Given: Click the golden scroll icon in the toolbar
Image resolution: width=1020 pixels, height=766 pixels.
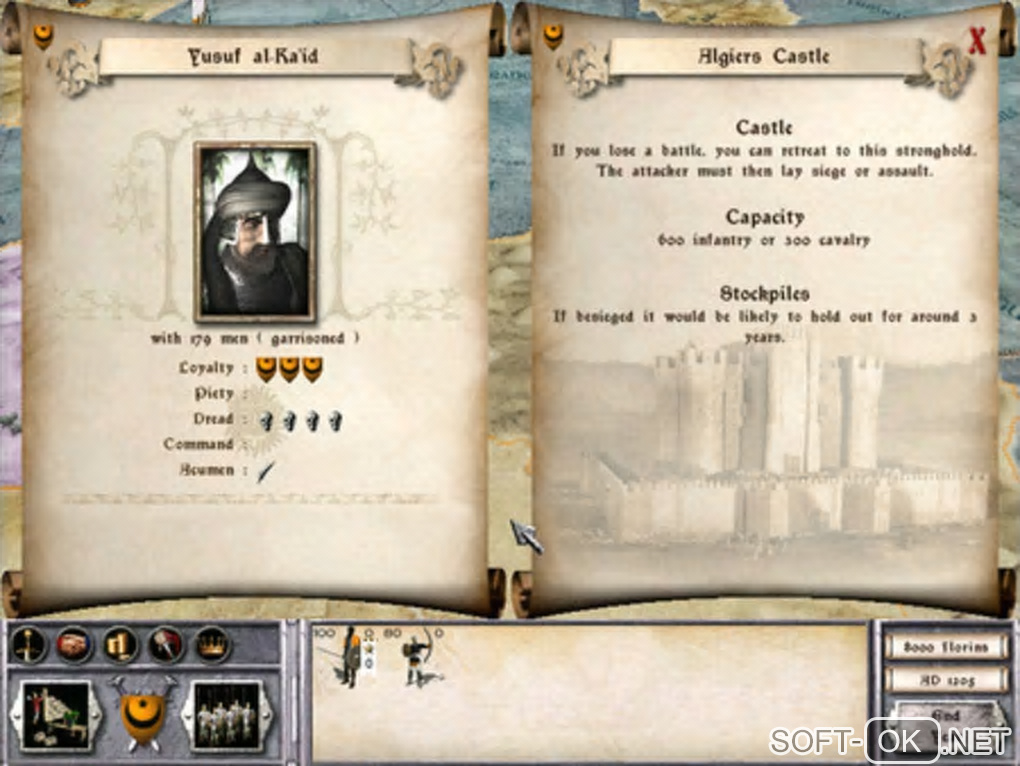Looking at the screenshot, I should (120, 645).
